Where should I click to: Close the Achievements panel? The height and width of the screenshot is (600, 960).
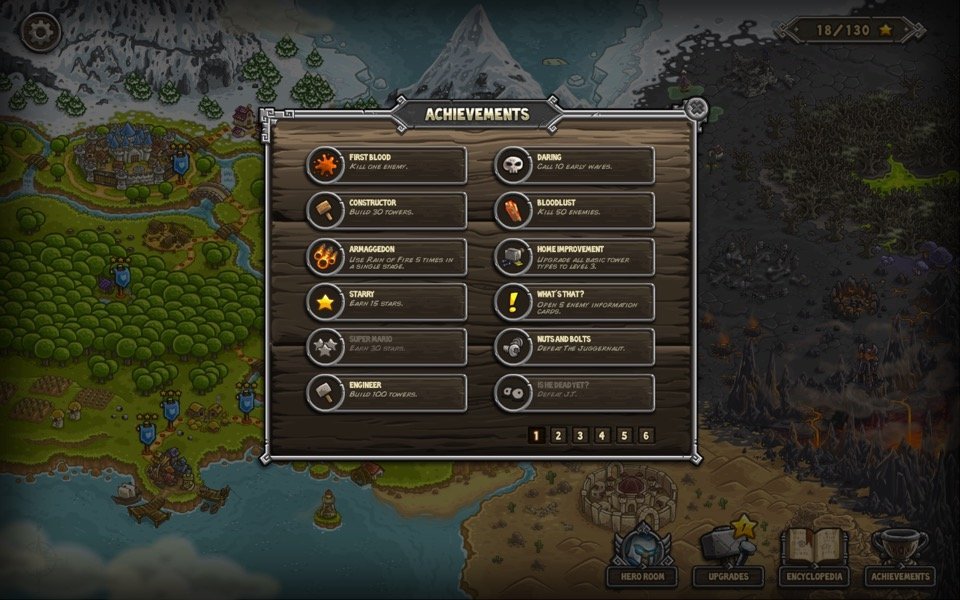click(697, 108)
